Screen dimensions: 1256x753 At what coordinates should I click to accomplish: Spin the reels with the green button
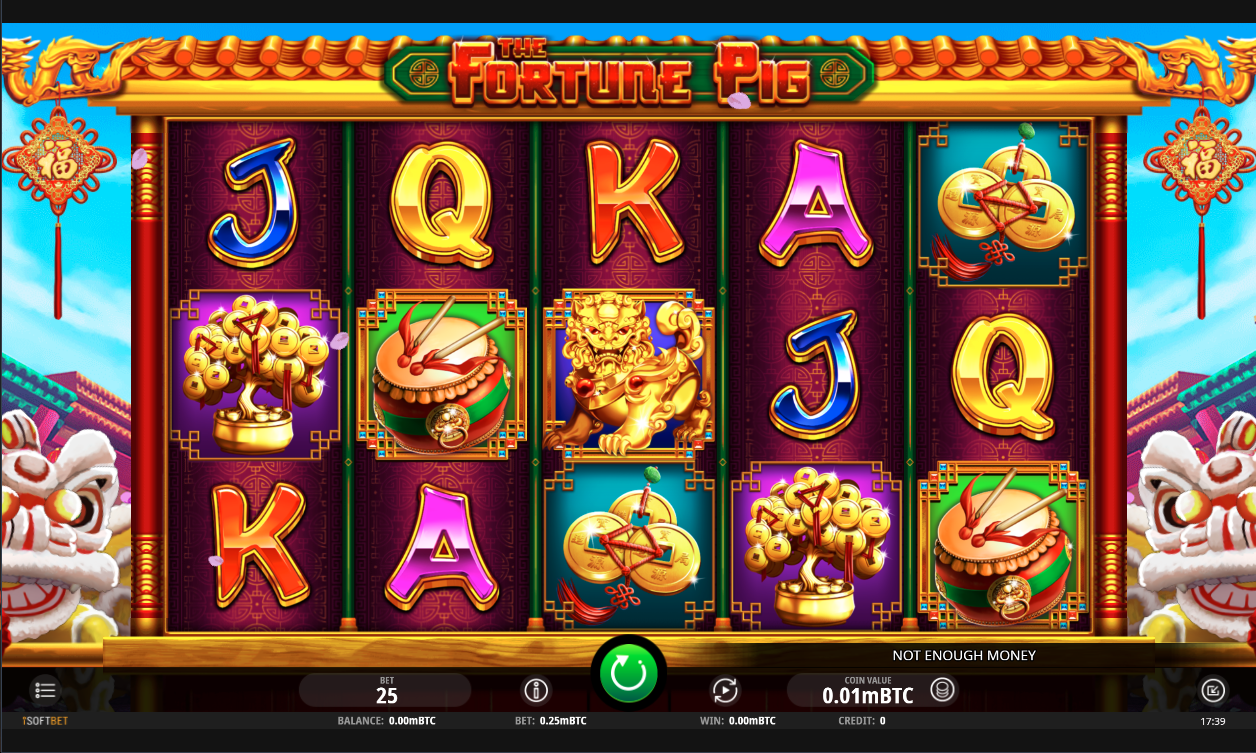628,674
